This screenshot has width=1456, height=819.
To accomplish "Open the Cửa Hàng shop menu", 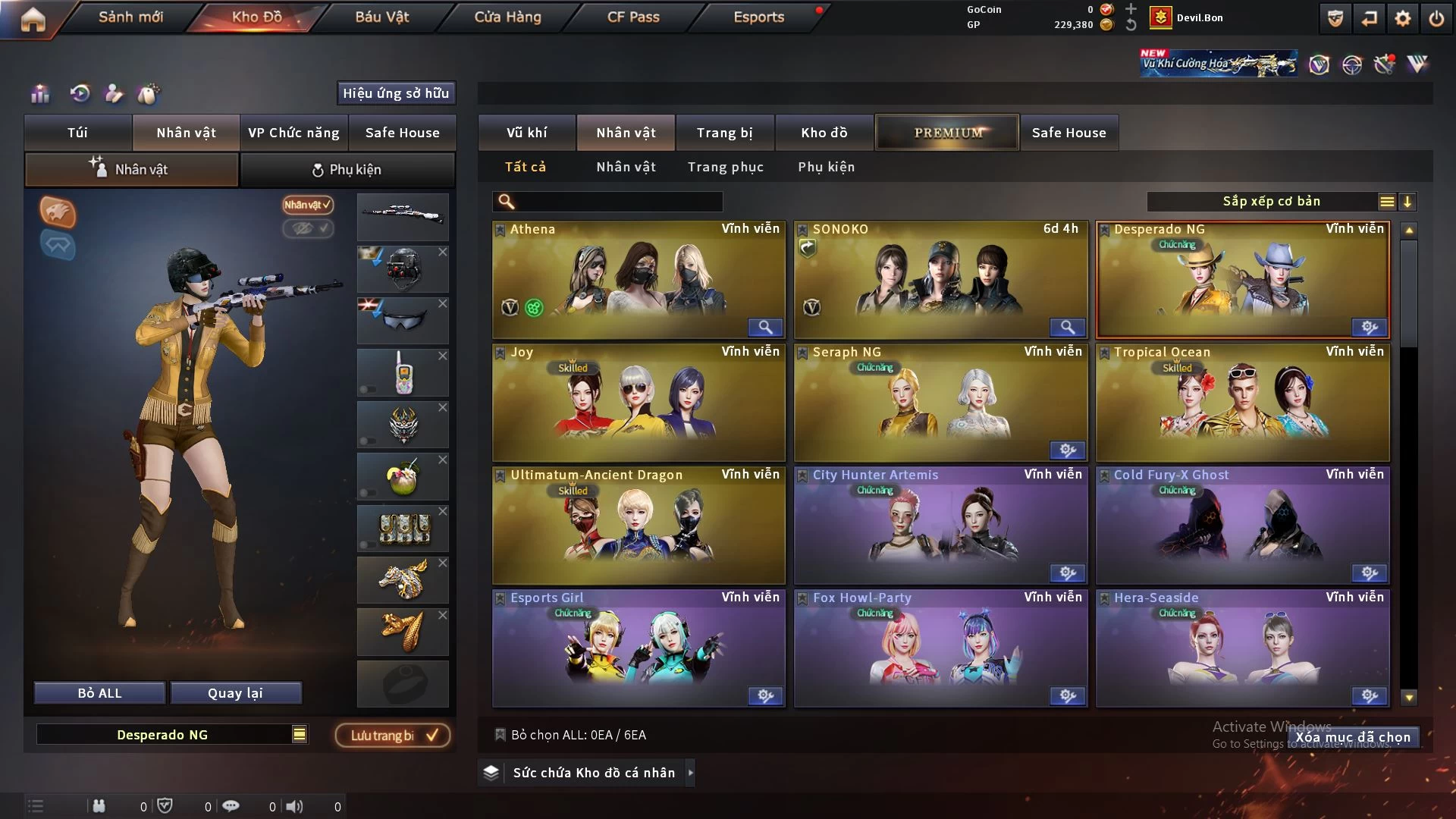I will coord(507,17).
